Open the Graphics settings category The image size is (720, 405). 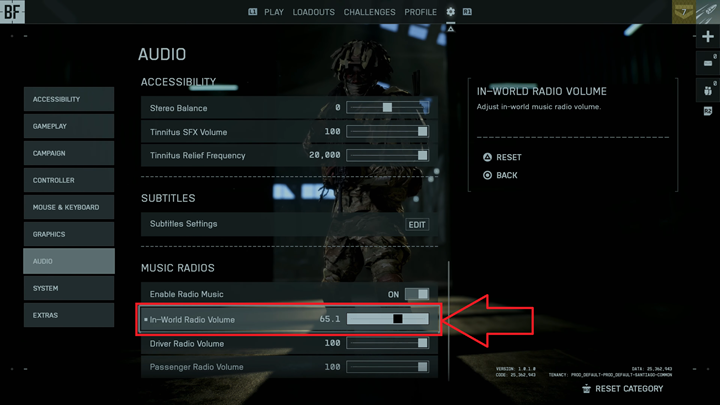point(69,234)
